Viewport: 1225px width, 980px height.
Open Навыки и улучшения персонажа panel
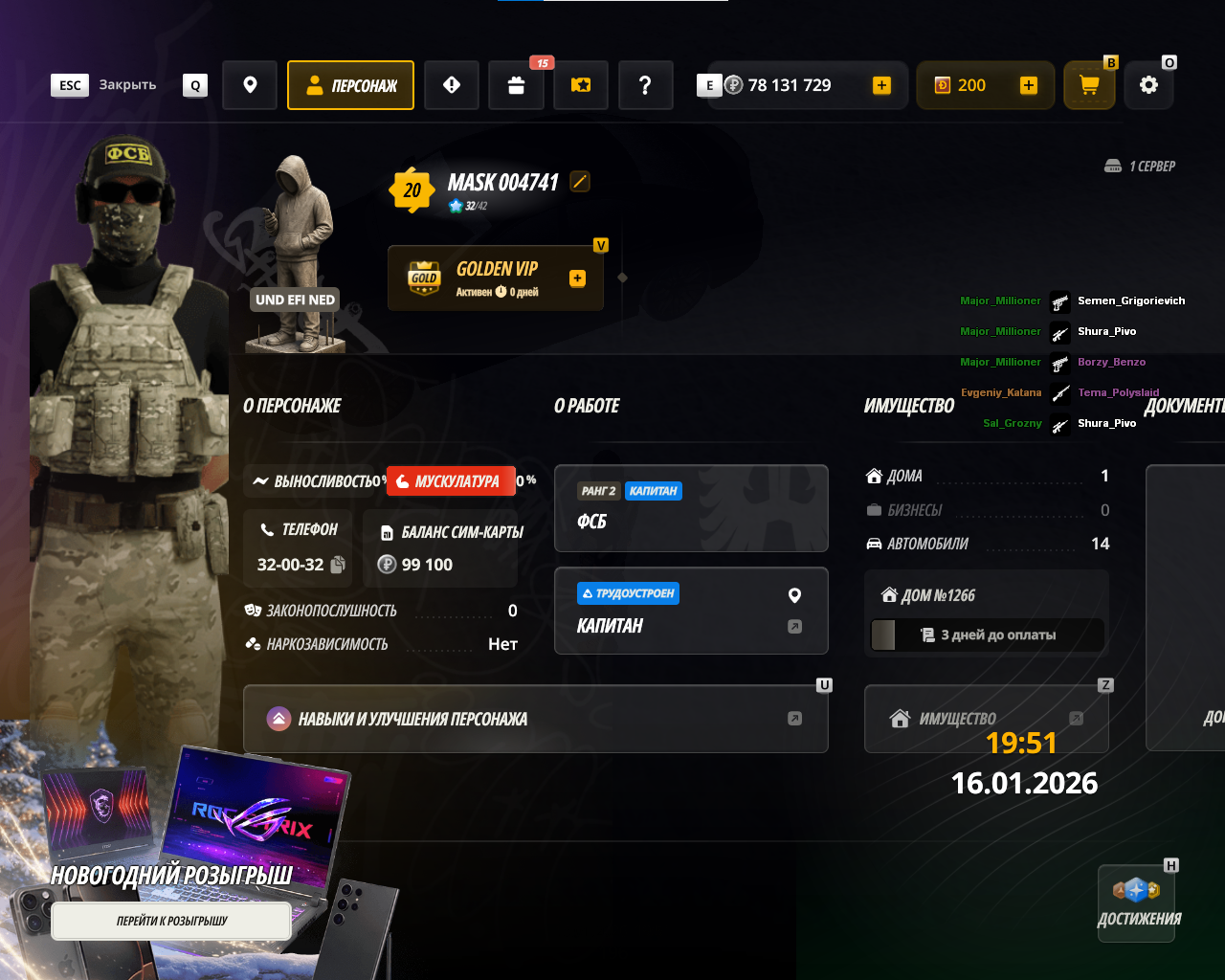coord(535,719)
